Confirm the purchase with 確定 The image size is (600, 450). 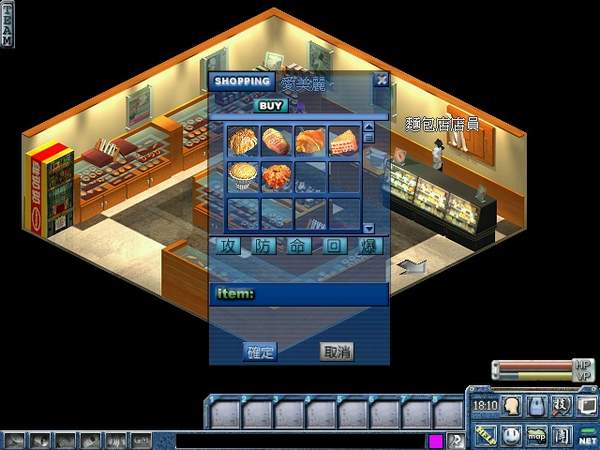pos(261,351)
